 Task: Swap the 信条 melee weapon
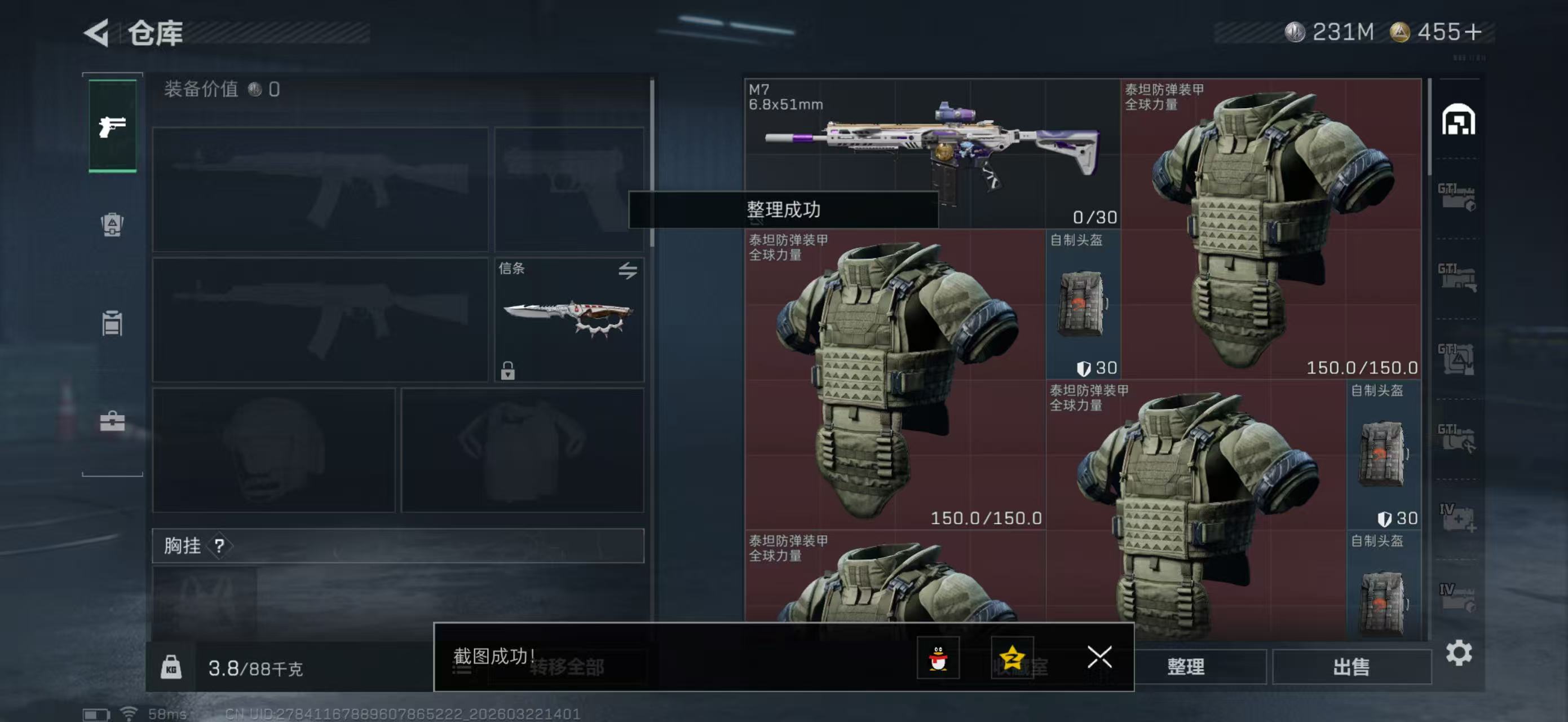click(x=628, y=270)
